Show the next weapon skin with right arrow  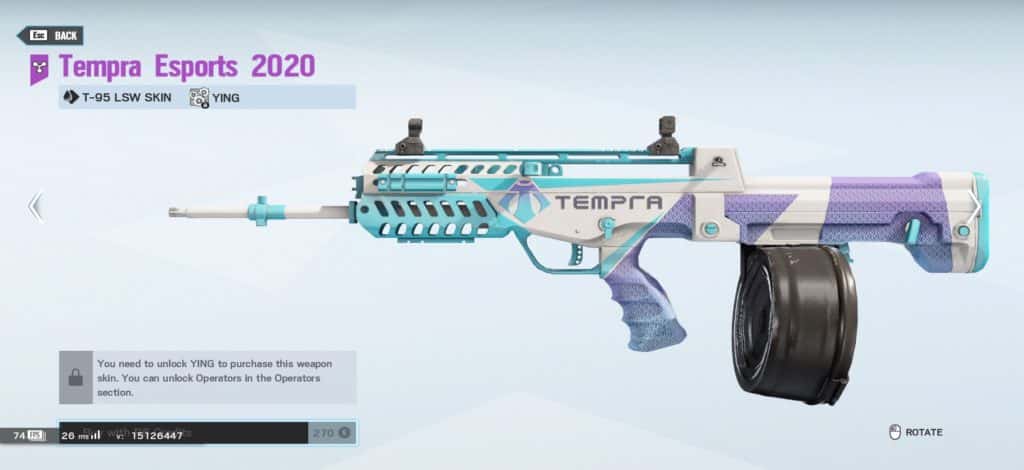click(x=977, y=206)
